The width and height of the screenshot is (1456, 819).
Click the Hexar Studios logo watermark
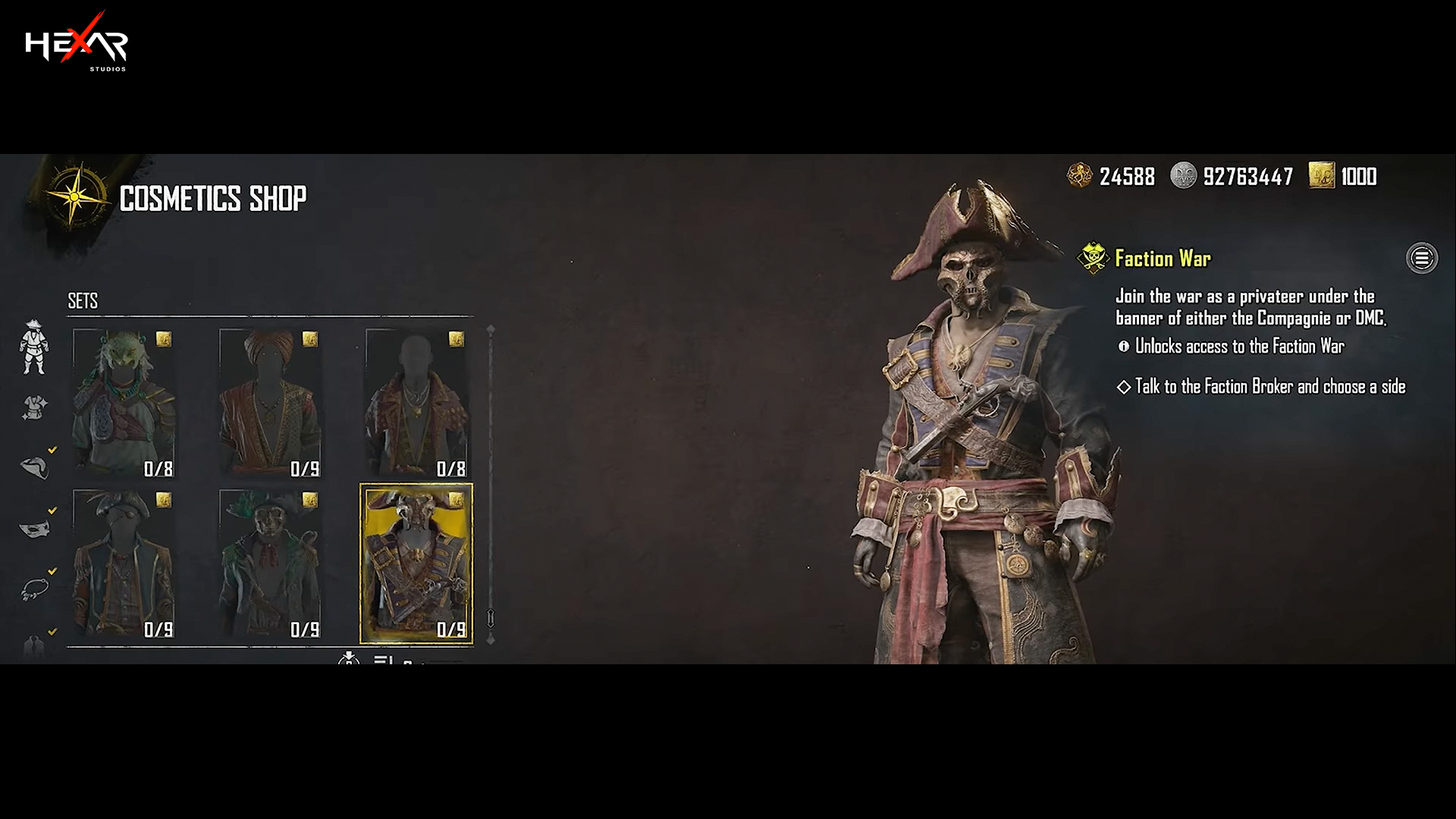click(76, 43)
